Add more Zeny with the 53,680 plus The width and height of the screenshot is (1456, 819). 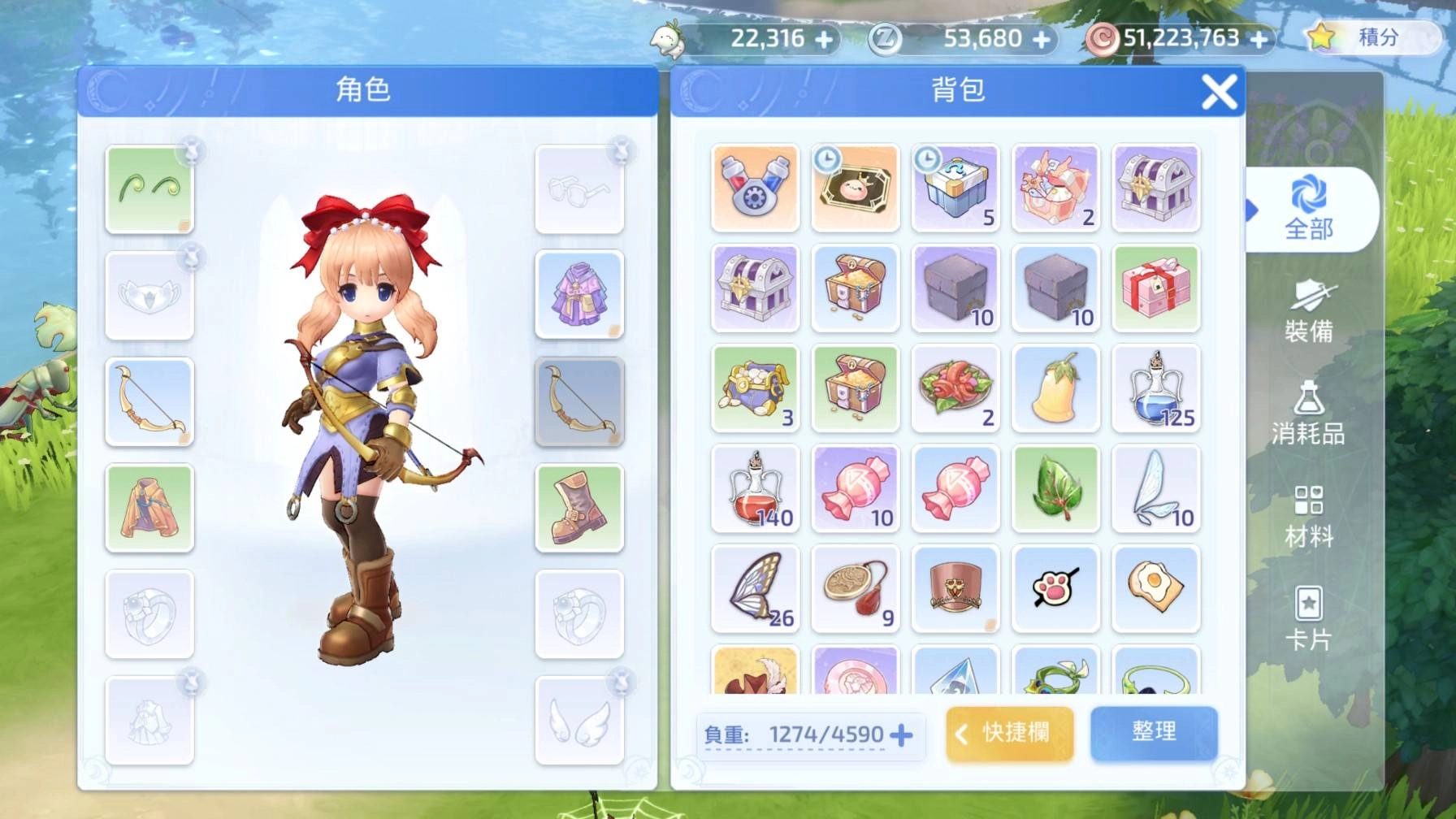click(x=1042, y=39)
